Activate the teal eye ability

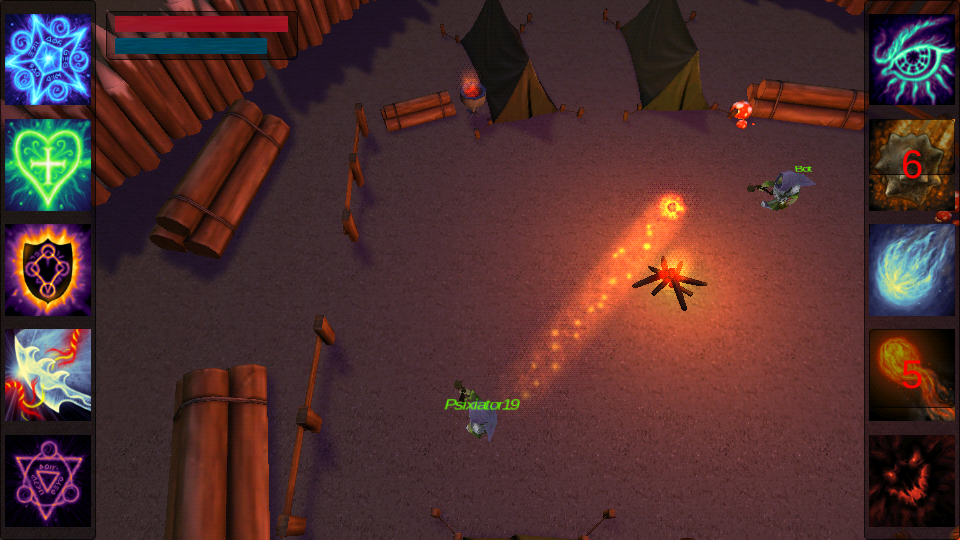912,60
